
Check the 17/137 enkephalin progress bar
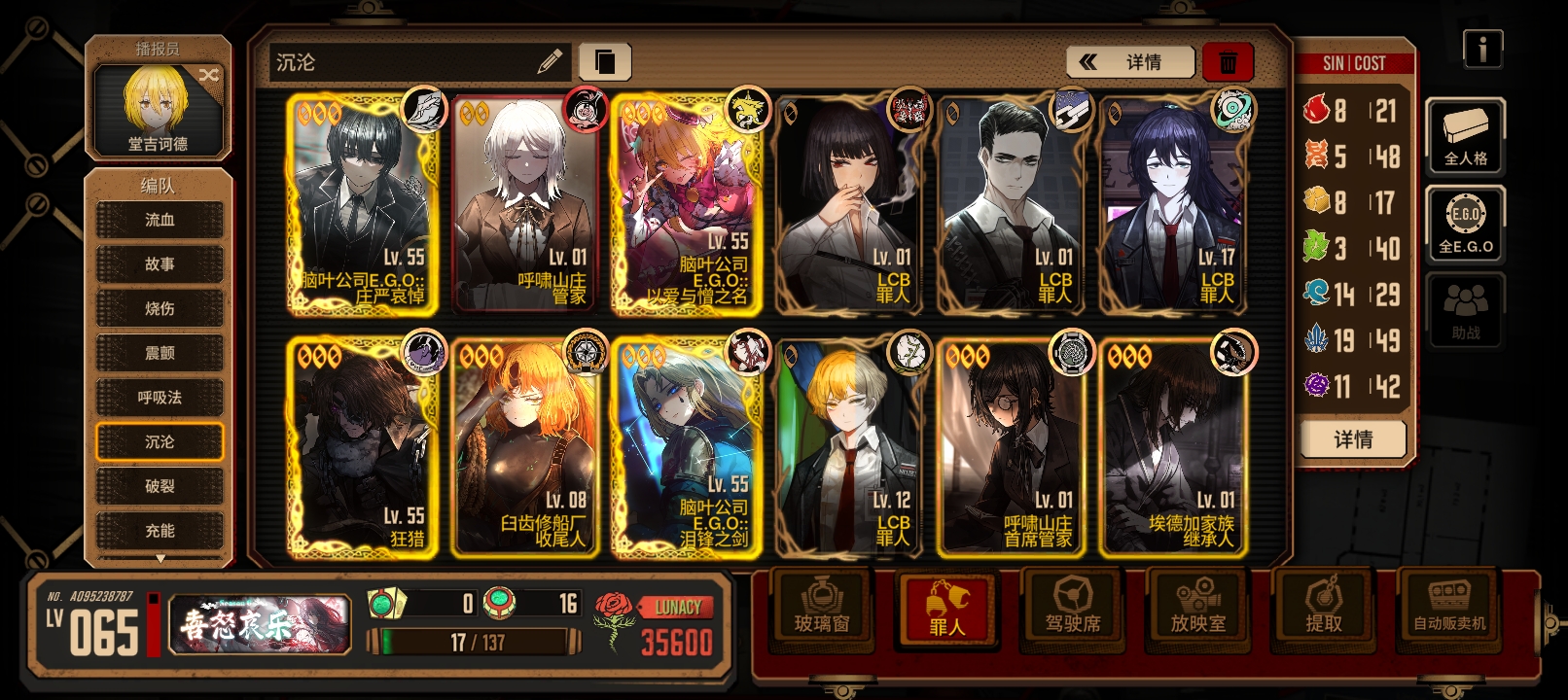click(475, 639)
